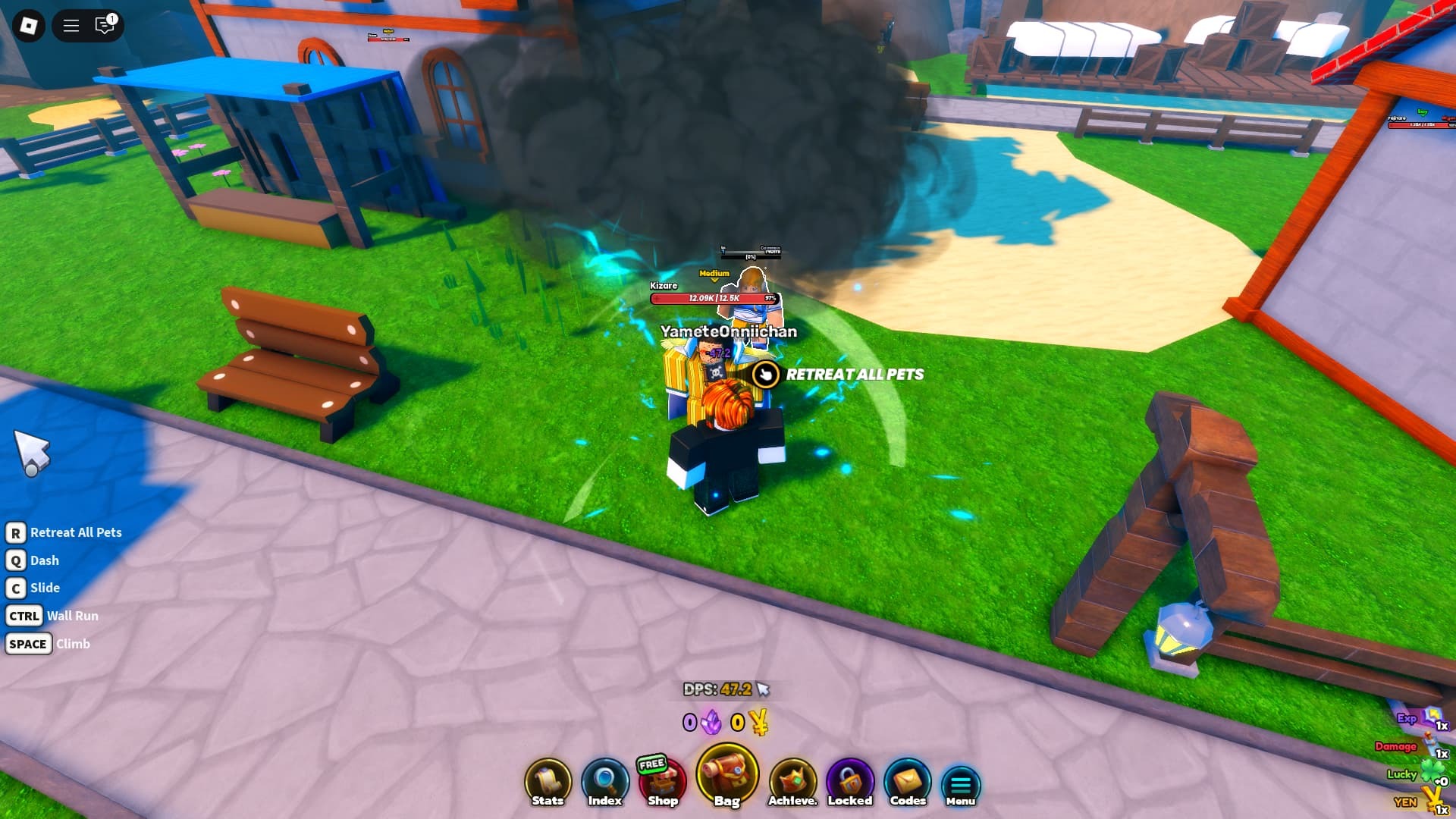The height and width of the screenshot is (819, 1456).
Task: Open the blue Menu button
Action: pyautogui.click(x=961, y=786)
